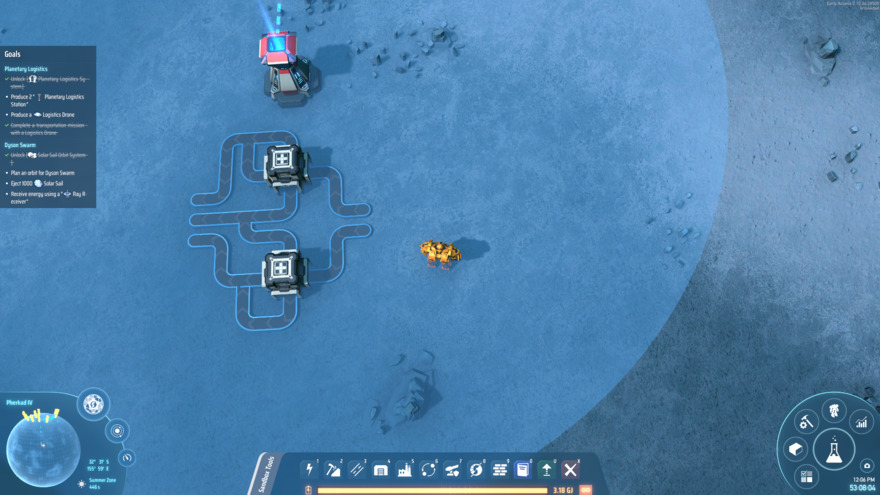Open the Dyson sphere editor icon
Image resolution: width=880 pixels, height=495 pixels.
[93, 404]
